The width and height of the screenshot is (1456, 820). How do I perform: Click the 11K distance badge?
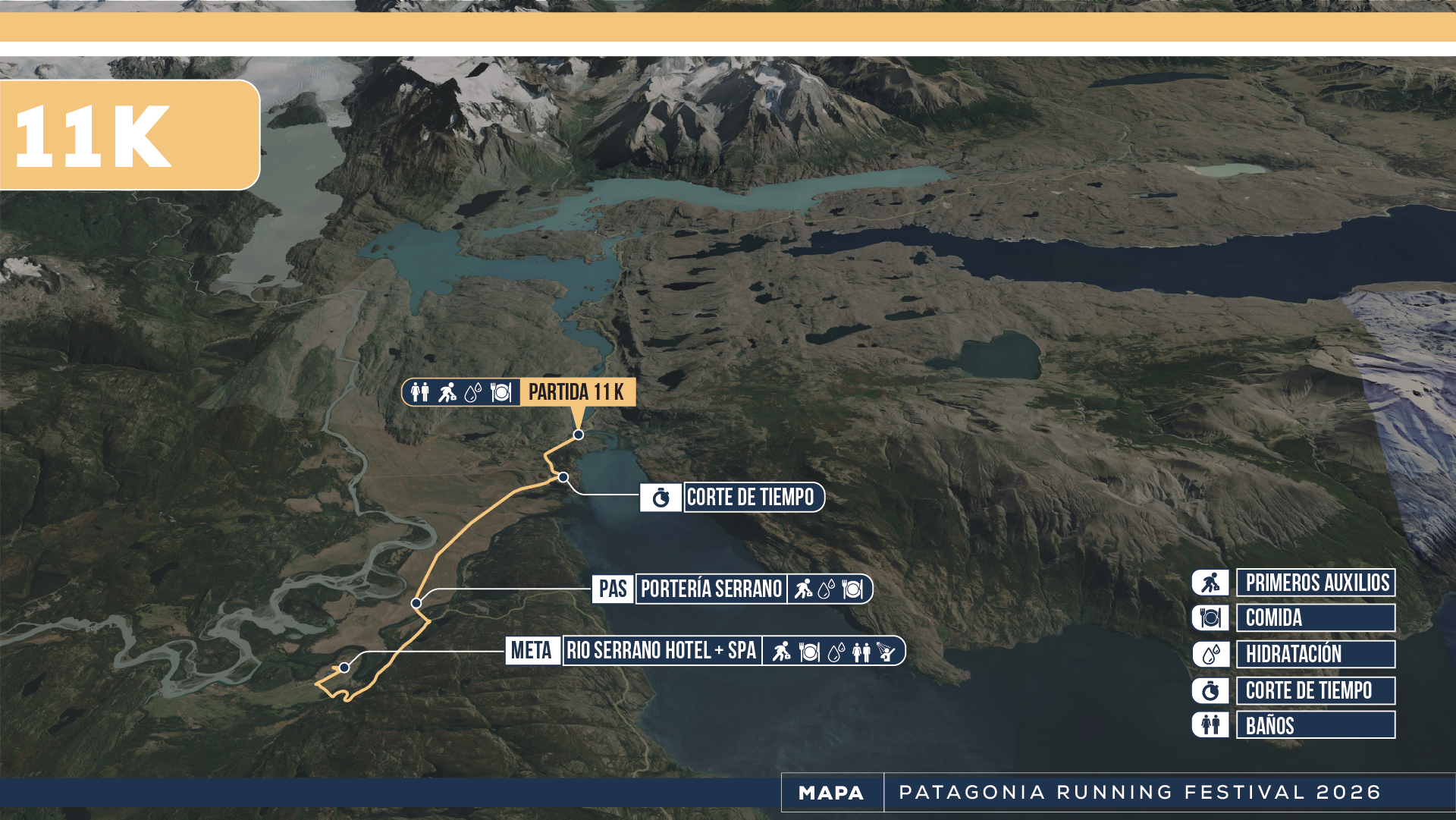(x=129, y=135)
